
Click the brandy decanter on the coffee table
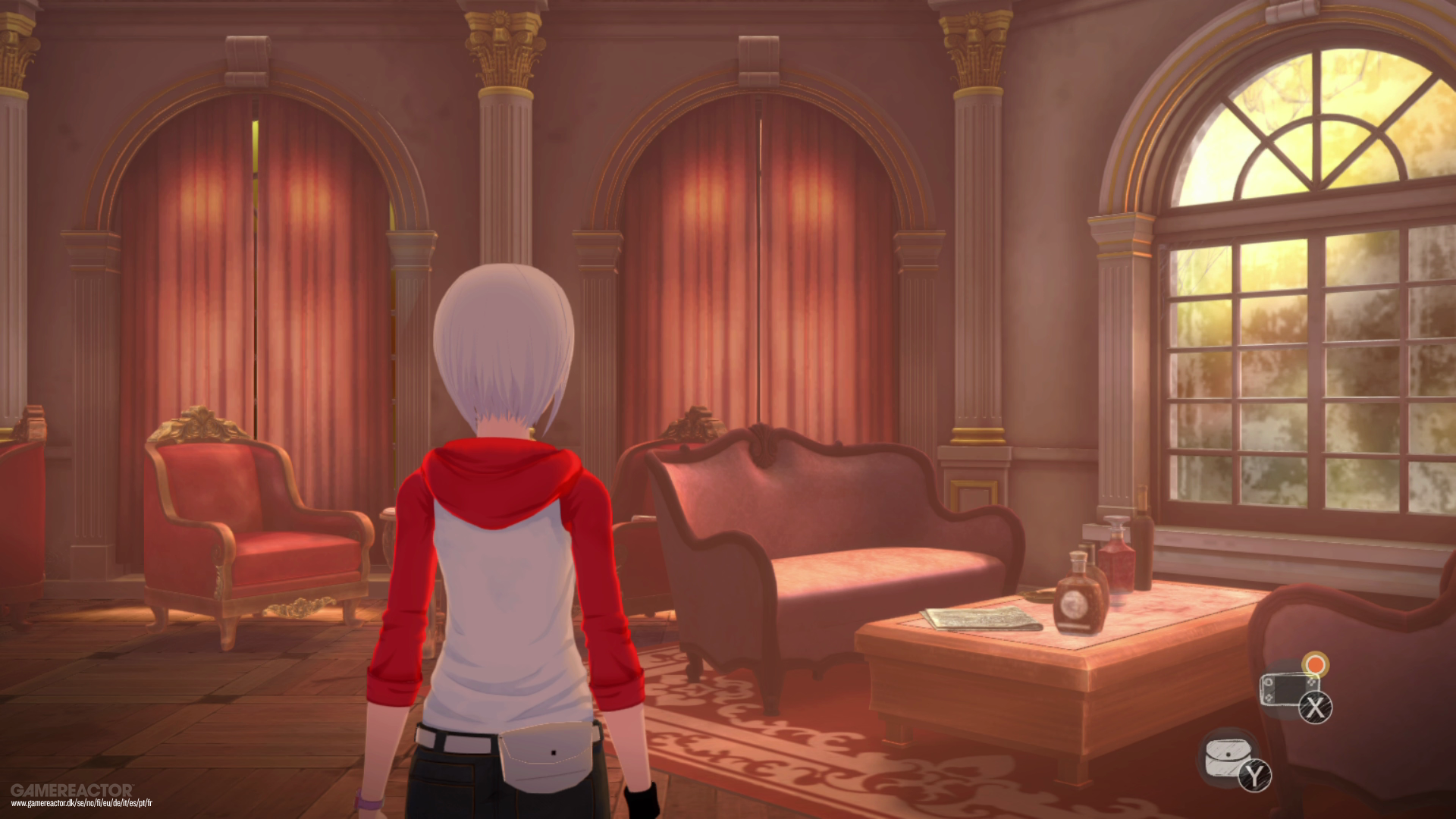(1078, 601)
